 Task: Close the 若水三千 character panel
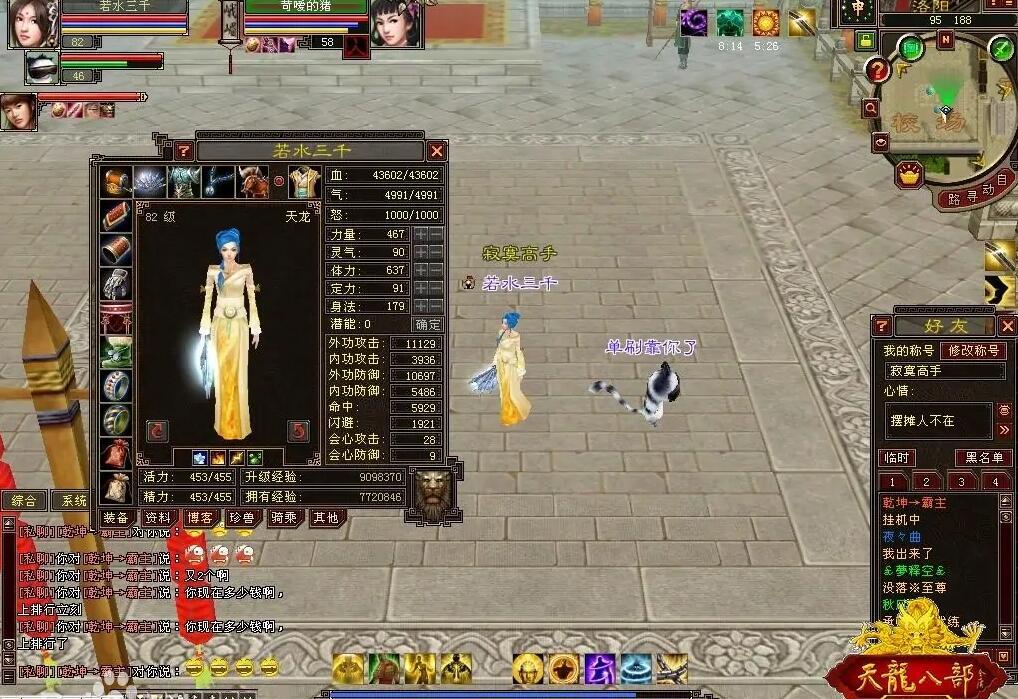tap(436, 151)
